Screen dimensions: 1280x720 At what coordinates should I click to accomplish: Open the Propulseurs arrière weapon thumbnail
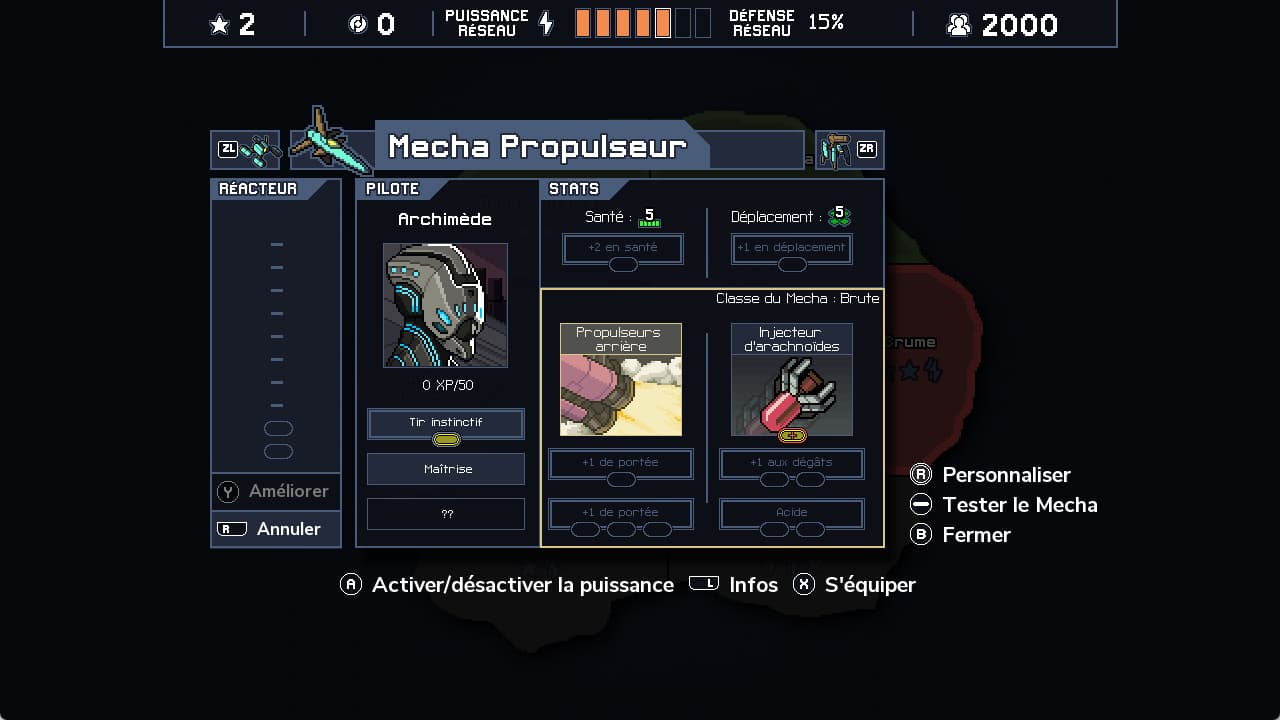click(620, 380)
